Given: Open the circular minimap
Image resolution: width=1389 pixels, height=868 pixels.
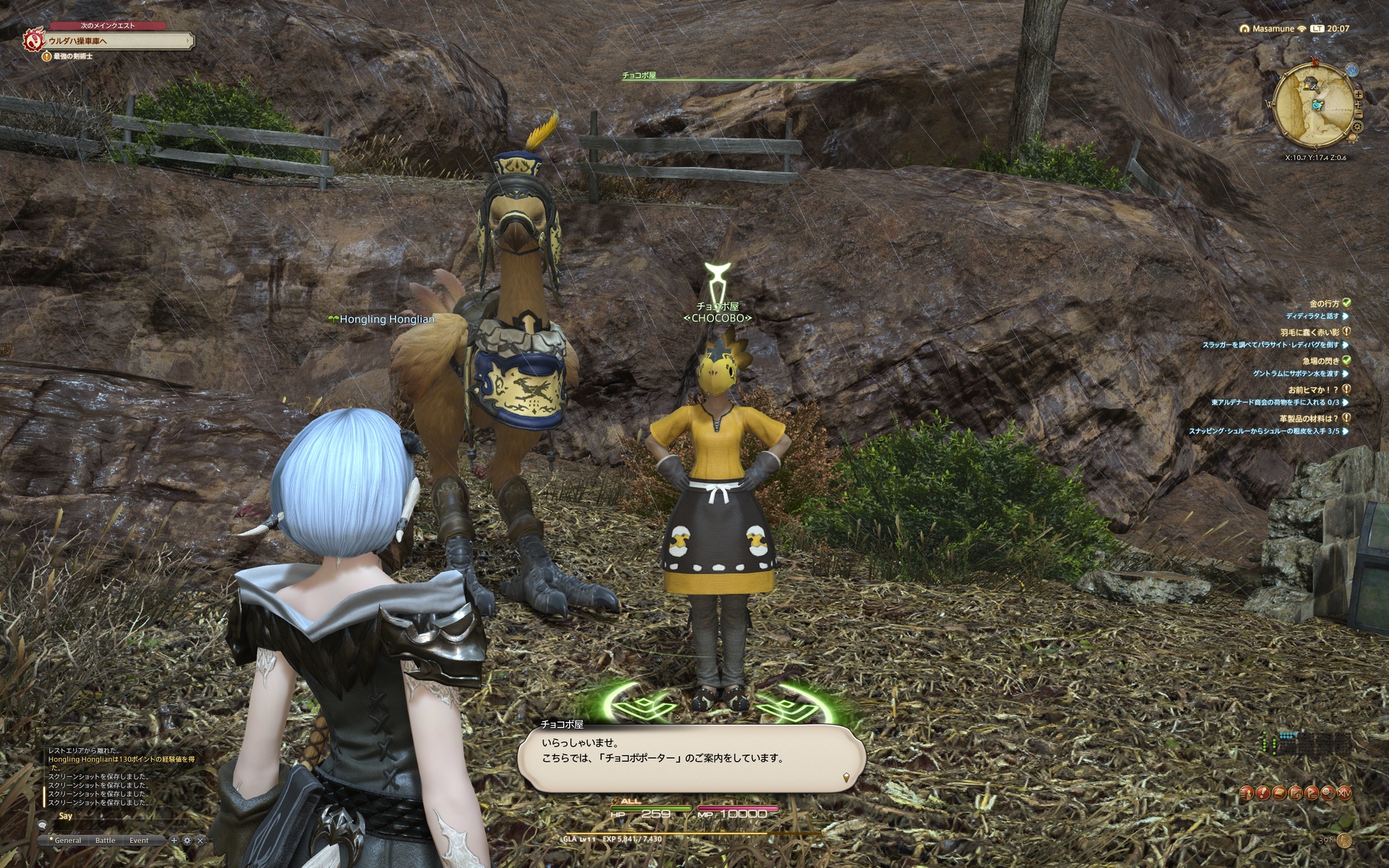Looking at the screenshot, I should (x=1313, y=109).
